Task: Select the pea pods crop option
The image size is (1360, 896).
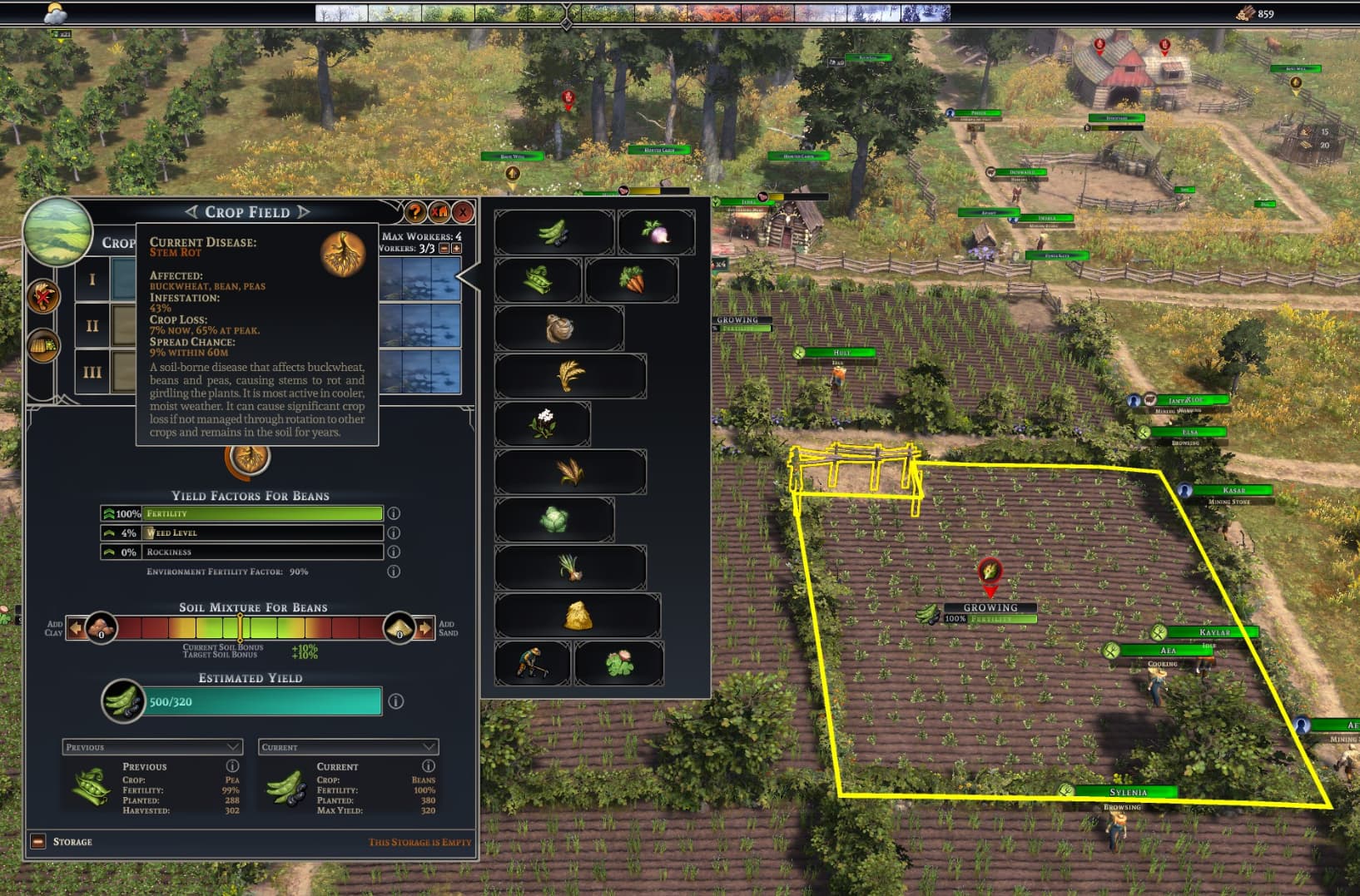Action: [x=538, y=280]
